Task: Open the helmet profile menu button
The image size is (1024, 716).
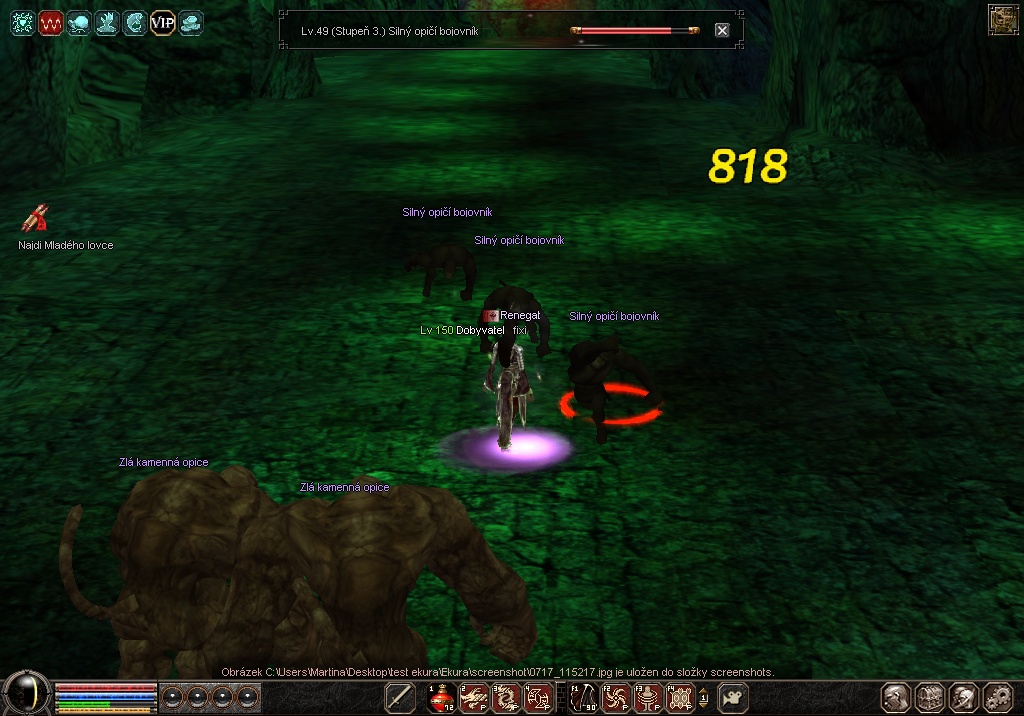Action: coord(964,697)
